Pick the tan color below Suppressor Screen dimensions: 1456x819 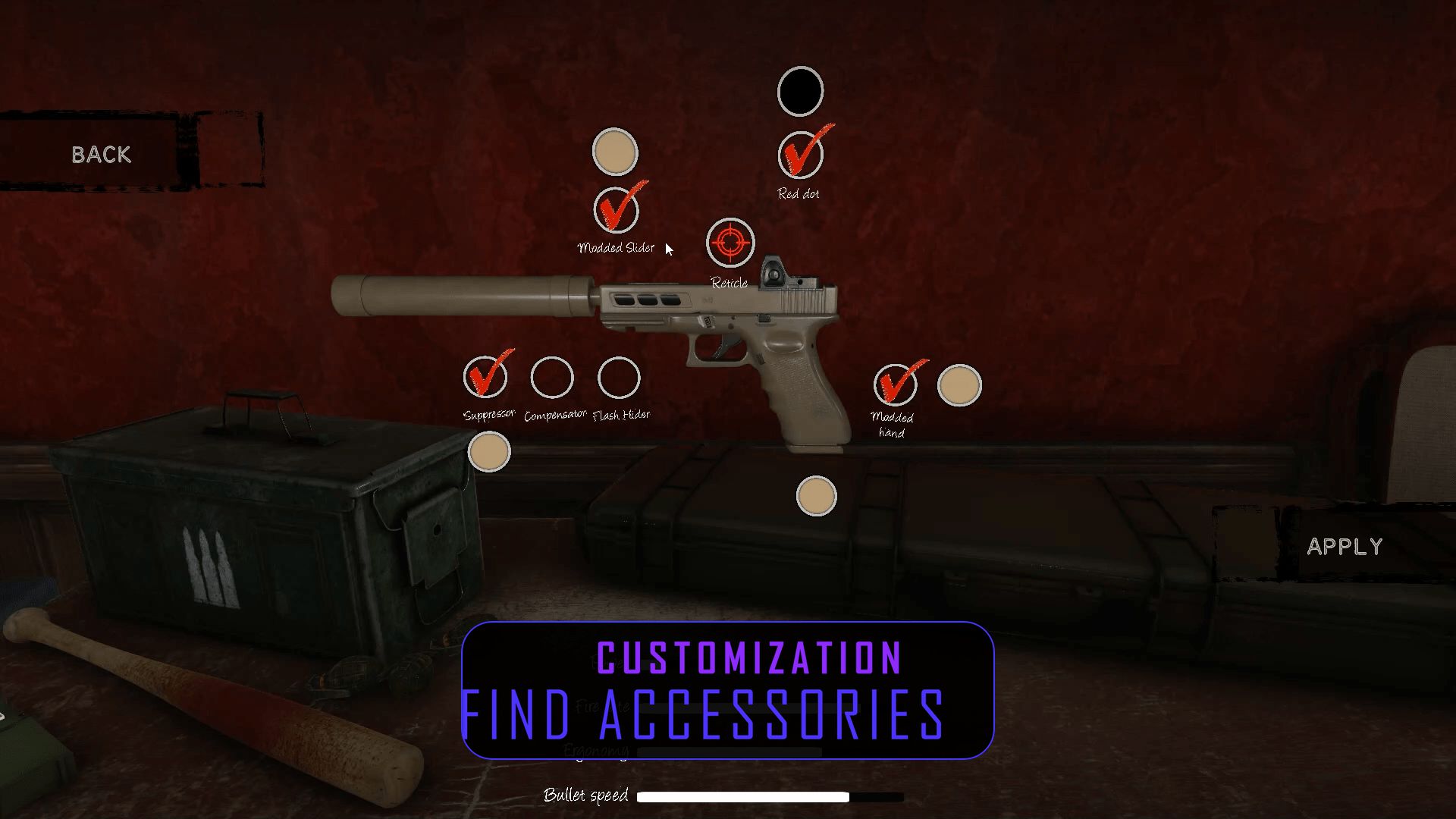pos(489,452)
